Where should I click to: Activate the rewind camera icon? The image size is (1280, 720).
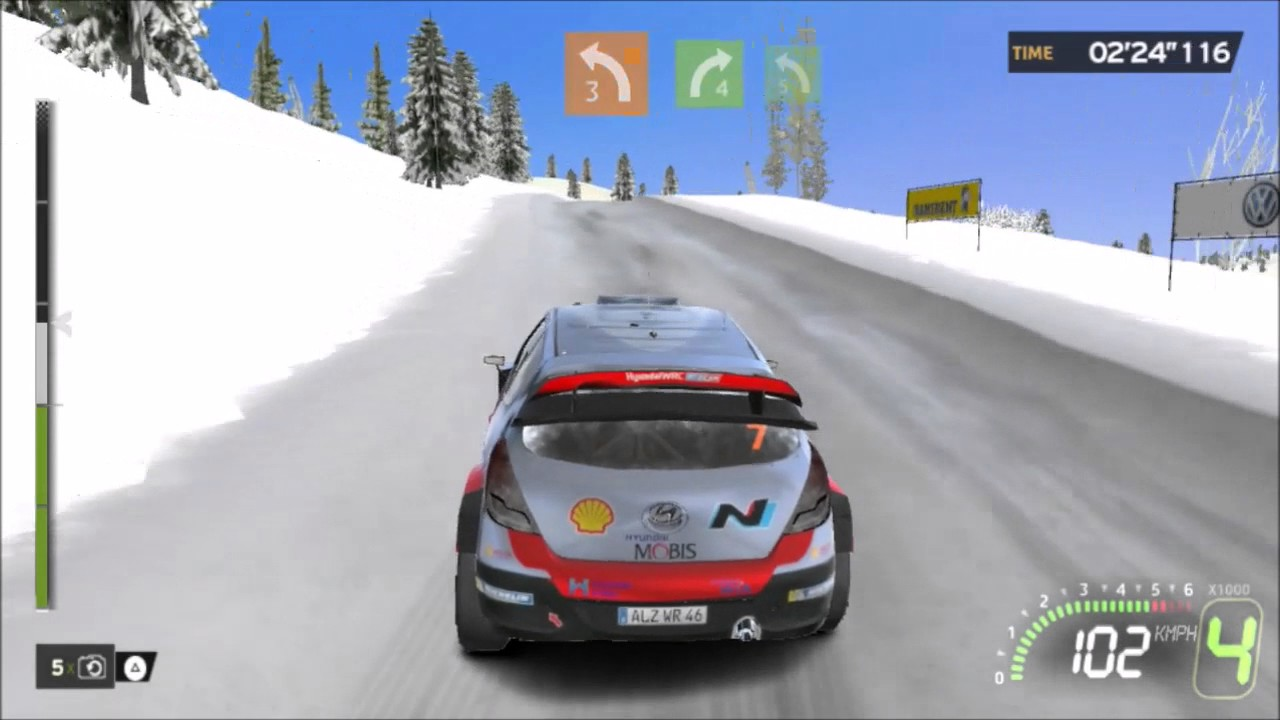92,667
